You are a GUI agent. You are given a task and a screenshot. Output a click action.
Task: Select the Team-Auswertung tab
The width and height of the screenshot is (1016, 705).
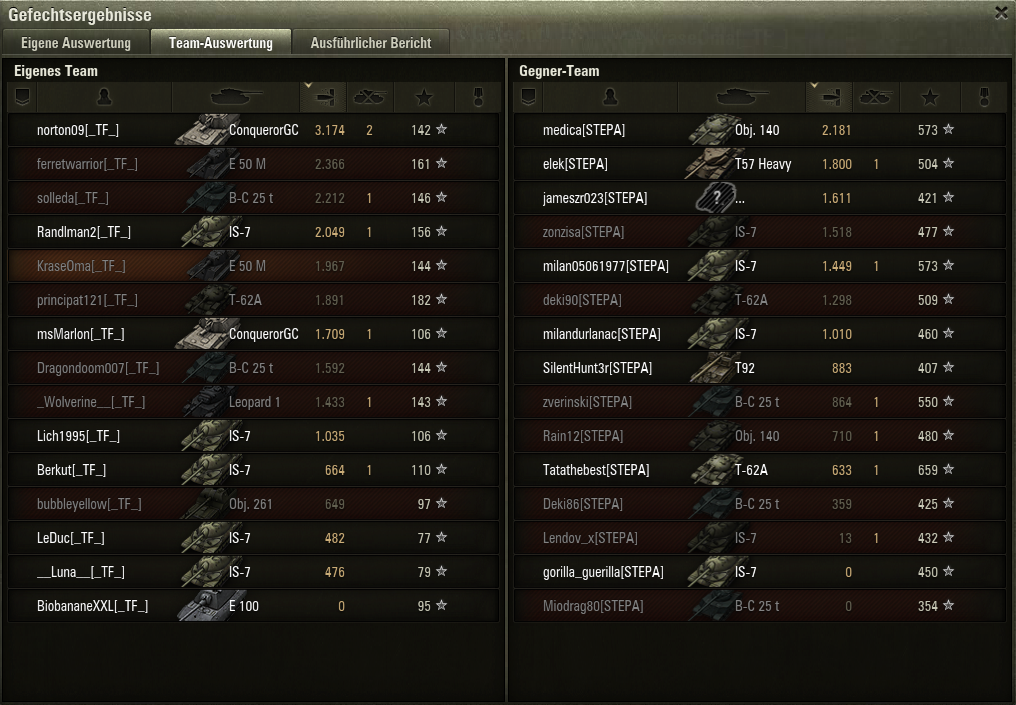tap(220, 43)
